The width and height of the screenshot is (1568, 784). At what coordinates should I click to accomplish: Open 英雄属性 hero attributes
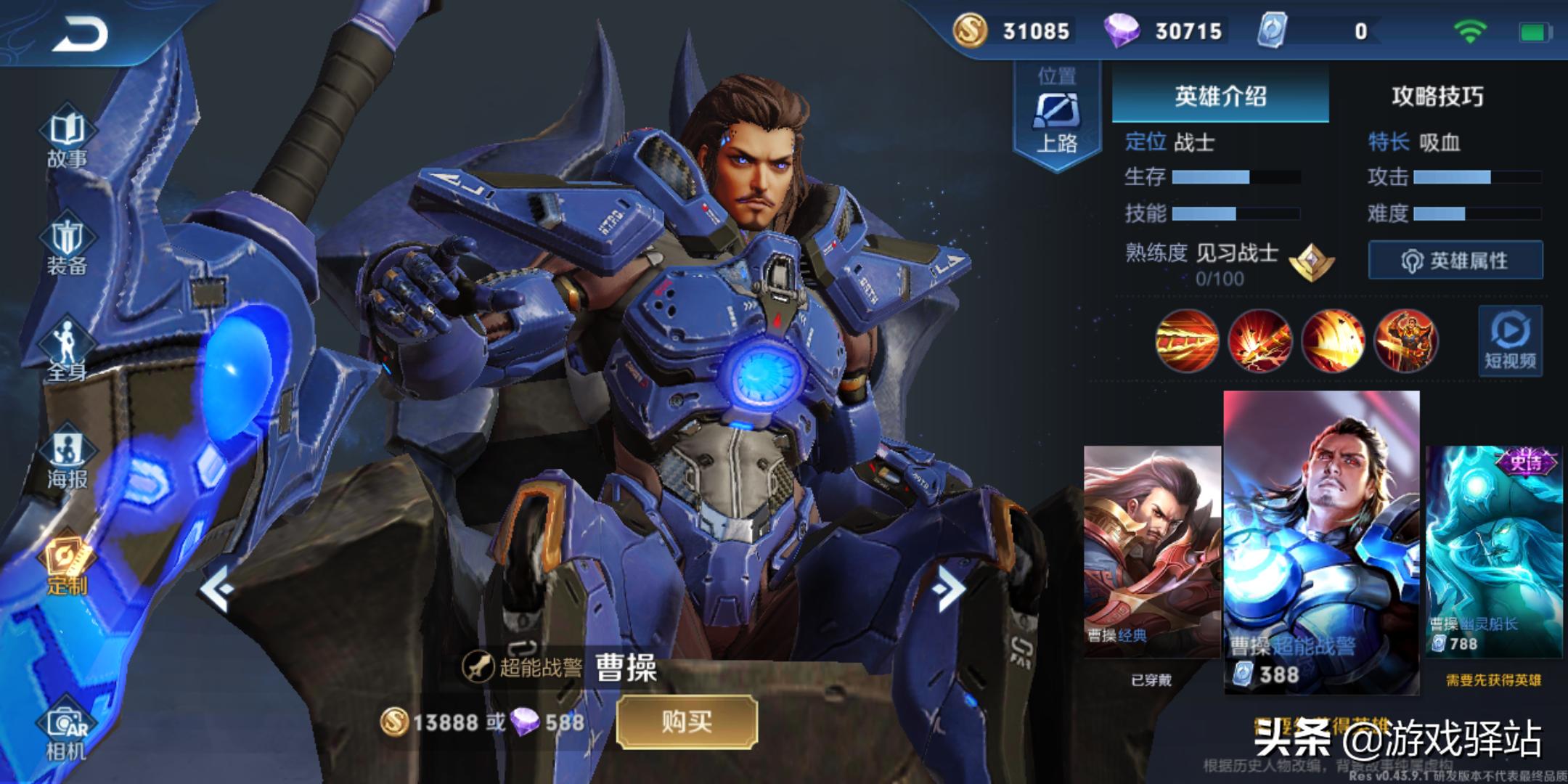1455,260
